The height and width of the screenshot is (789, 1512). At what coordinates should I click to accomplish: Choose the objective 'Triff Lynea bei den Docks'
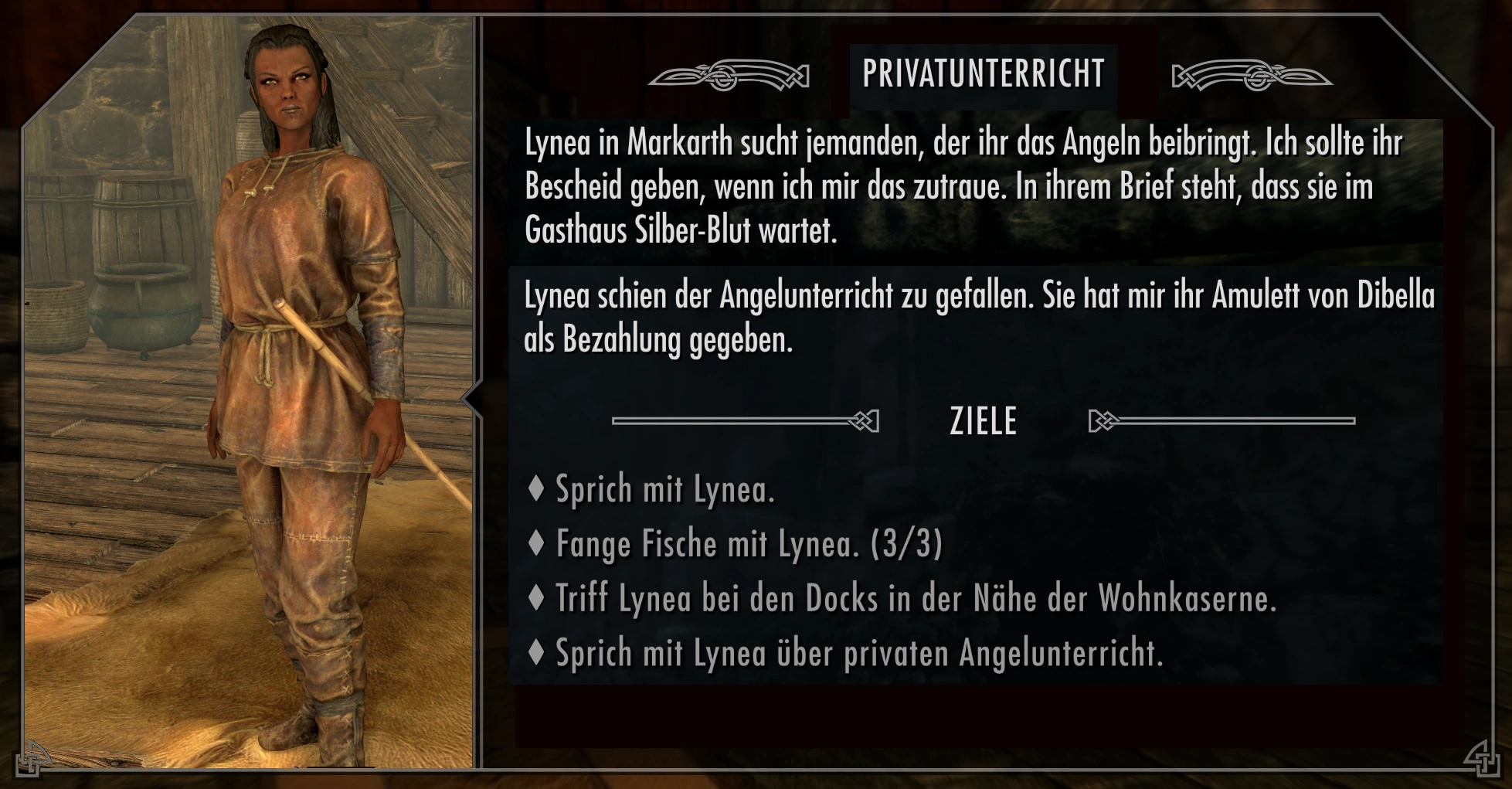pyautogui.click(x=915, y=599)
